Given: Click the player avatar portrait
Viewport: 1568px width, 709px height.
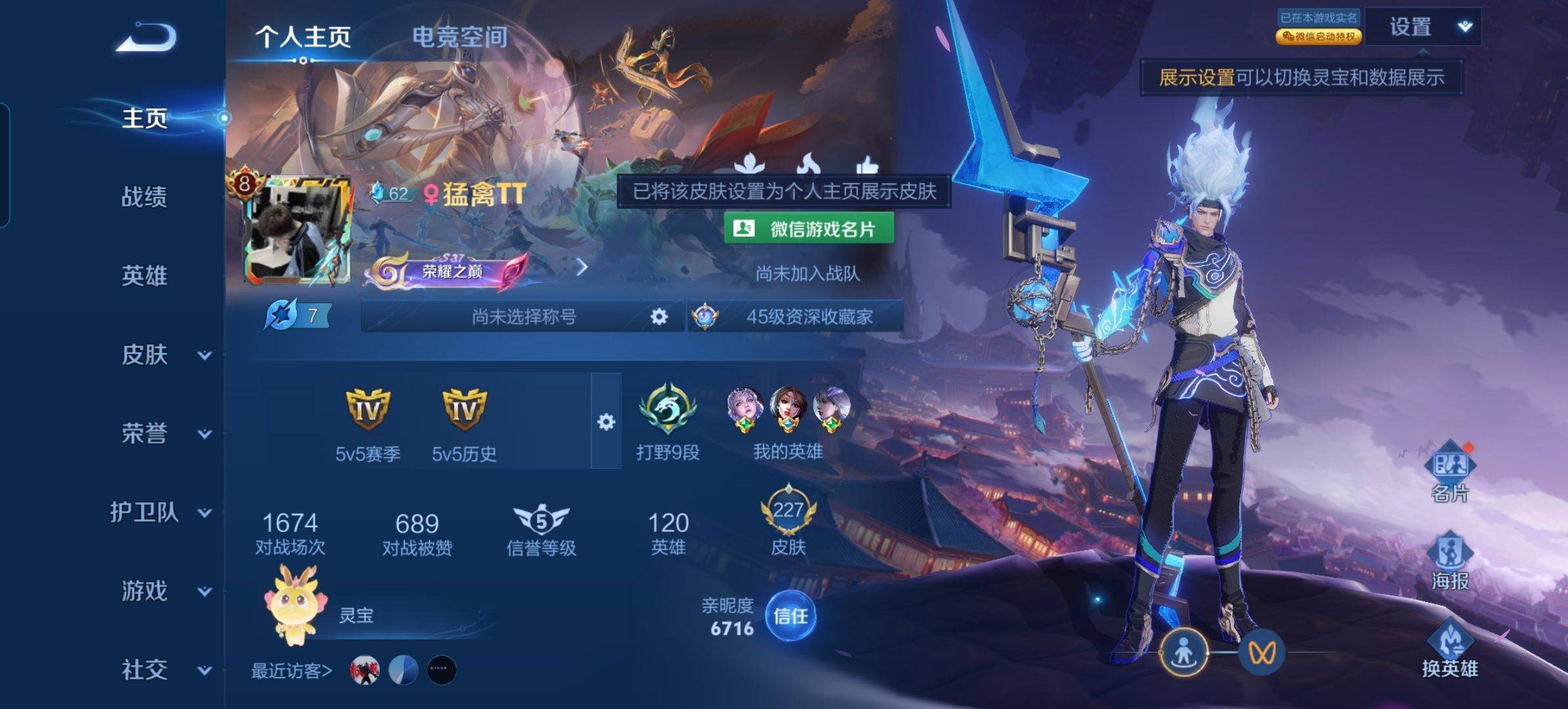Looking at the screenshot, I should coord(299,230).
